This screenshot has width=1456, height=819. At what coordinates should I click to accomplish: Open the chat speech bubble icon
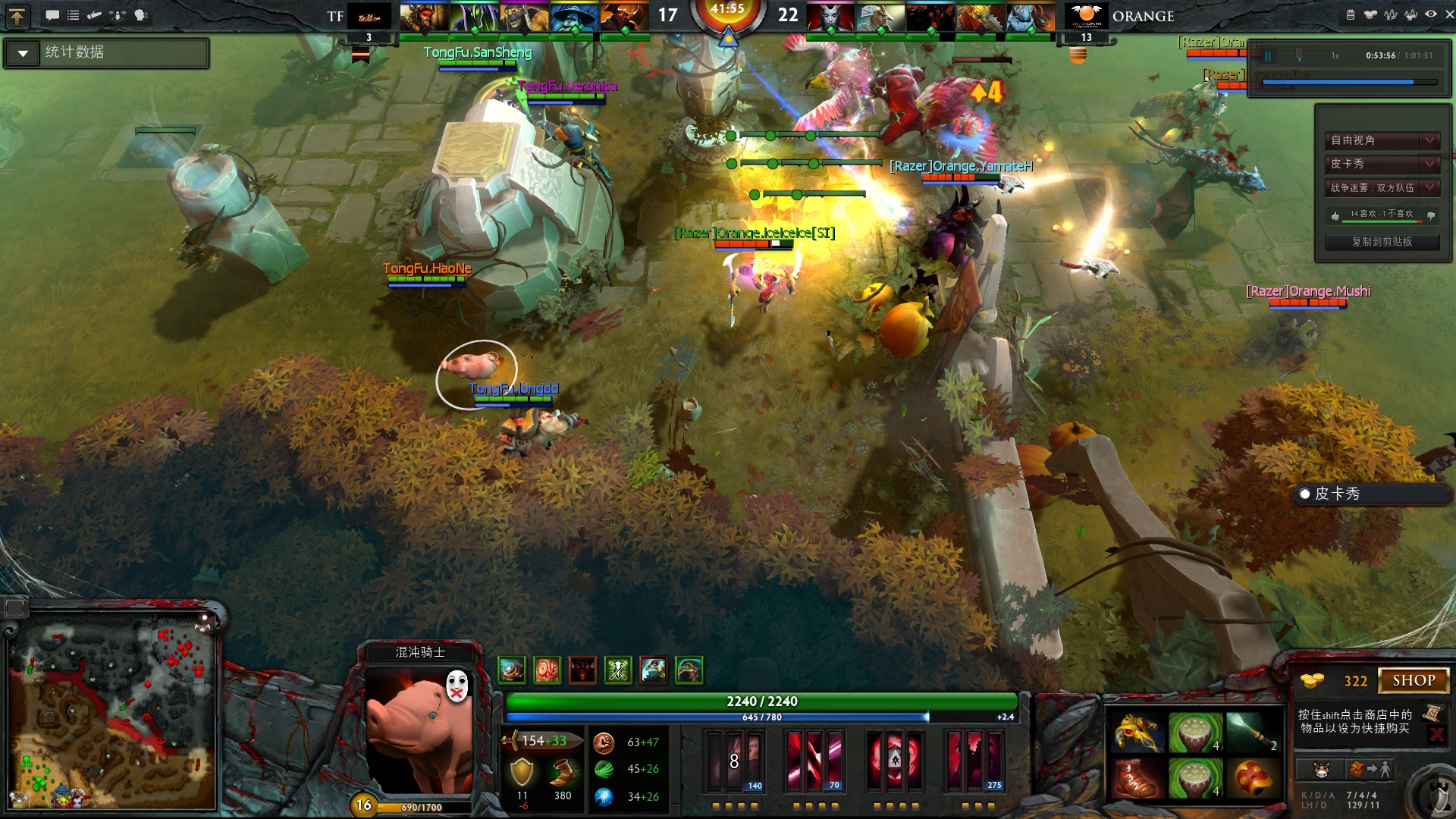[52, 15]
